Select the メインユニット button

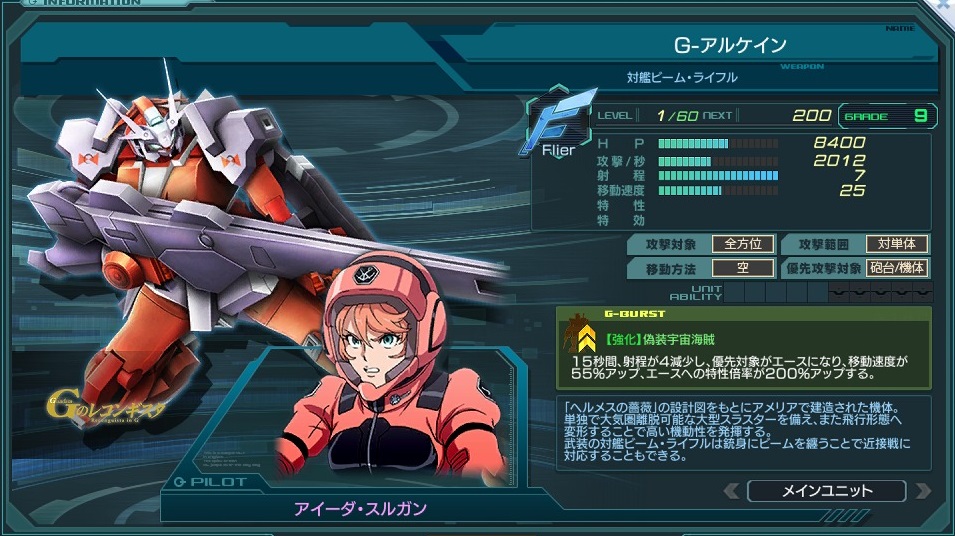(x=826, y=491)
